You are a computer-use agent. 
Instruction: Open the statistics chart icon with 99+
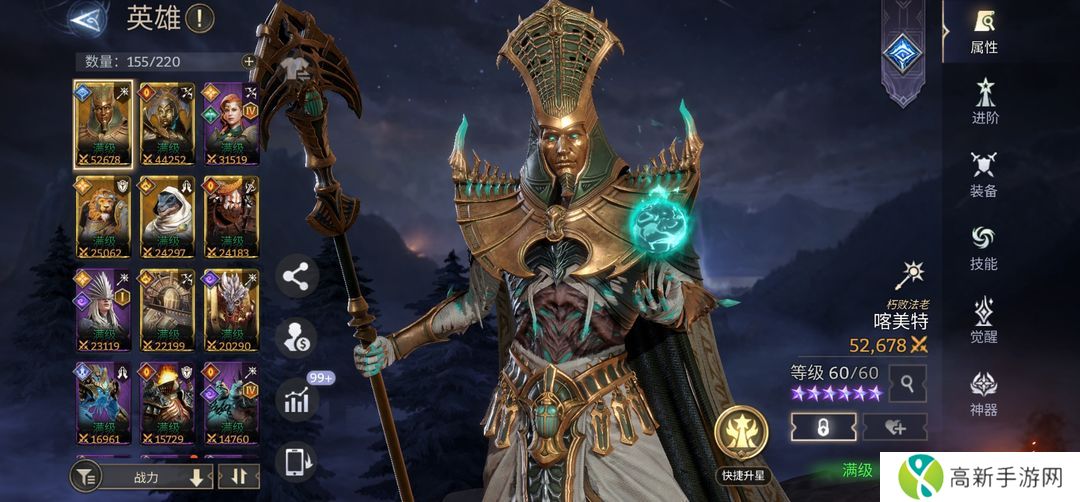click(296, 400)
